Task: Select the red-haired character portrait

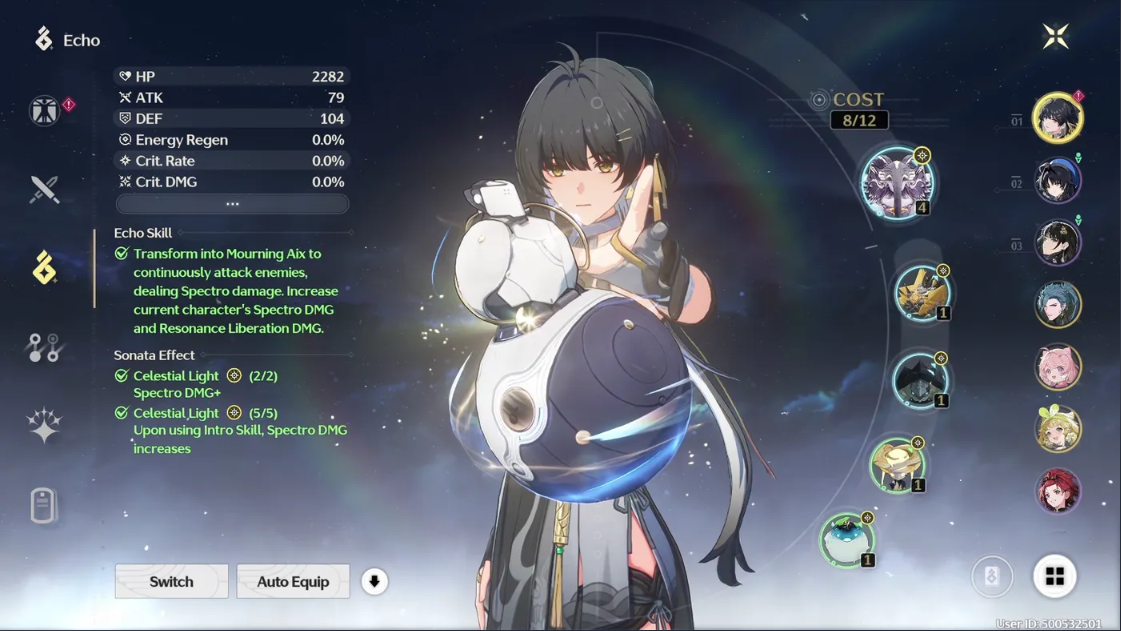Action: 1057,491
